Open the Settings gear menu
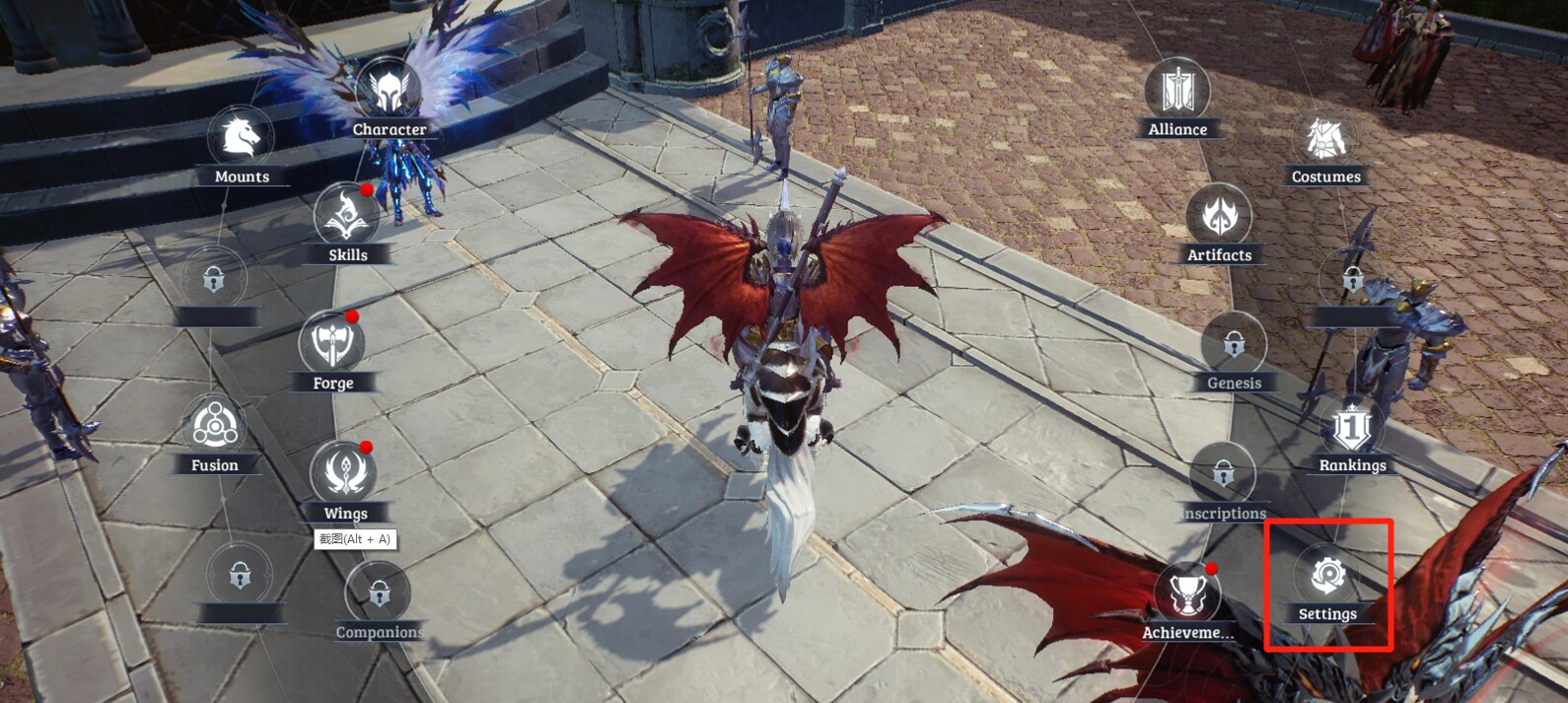The height and width of the screenshot is (703, 1568). (1327, 576)
